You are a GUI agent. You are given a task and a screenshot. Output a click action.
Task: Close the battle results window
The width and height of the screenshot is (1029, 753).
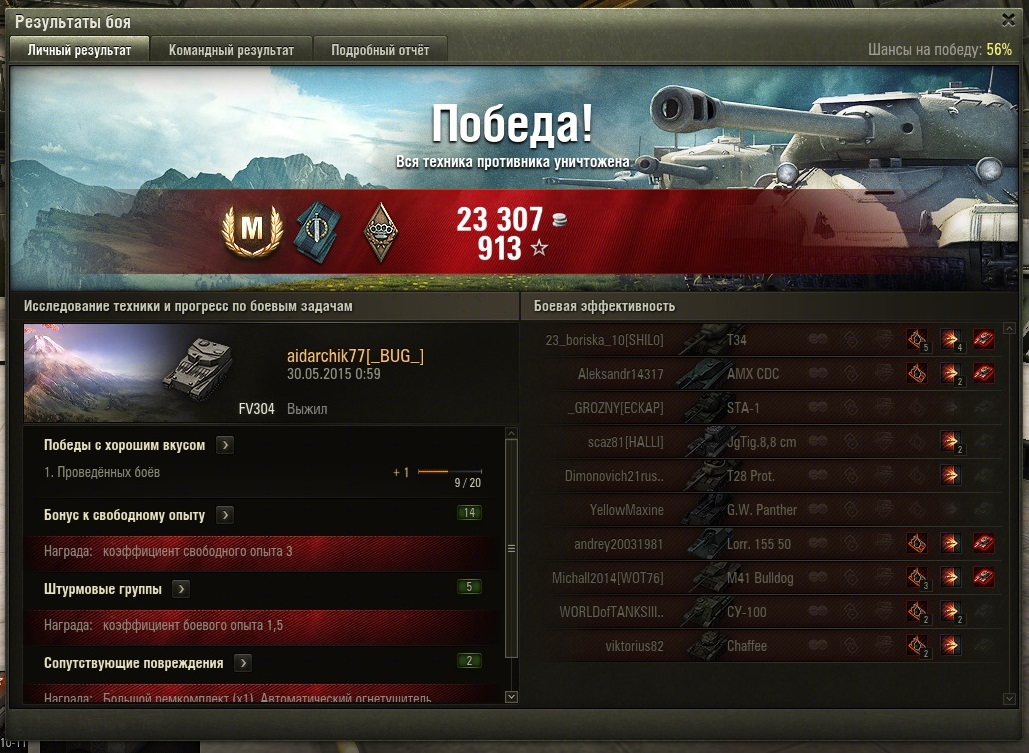1008,19
